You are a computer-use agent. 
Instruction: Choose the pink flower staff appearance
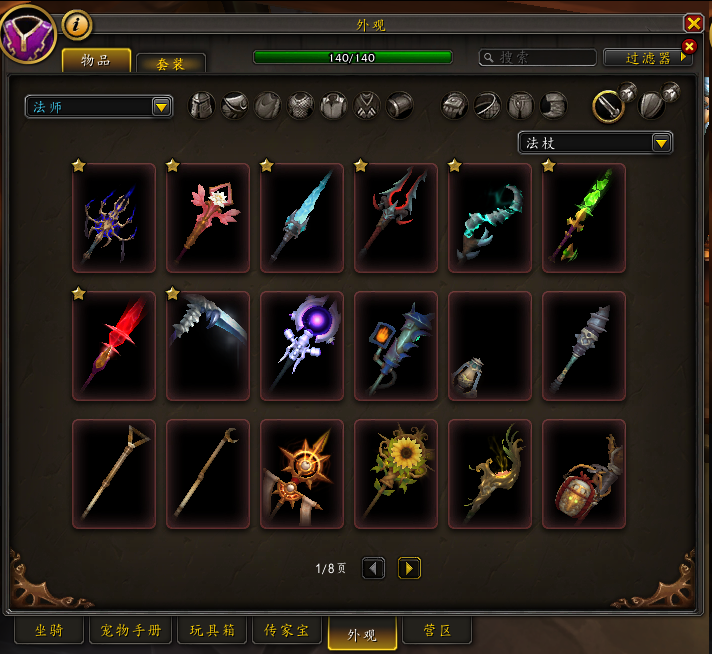pyautogui.click(x=208, y=218)
